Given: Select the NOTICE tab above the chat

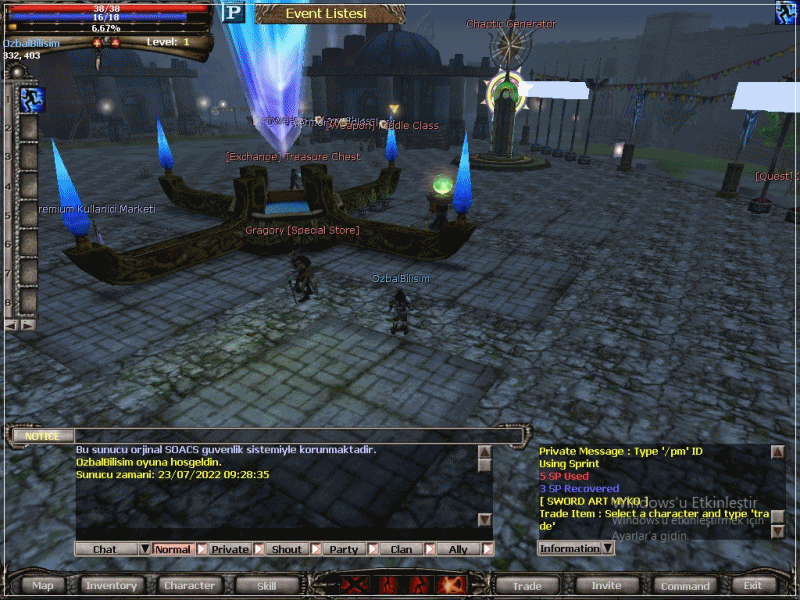Looking at the screenshot, I should (42, 436).
